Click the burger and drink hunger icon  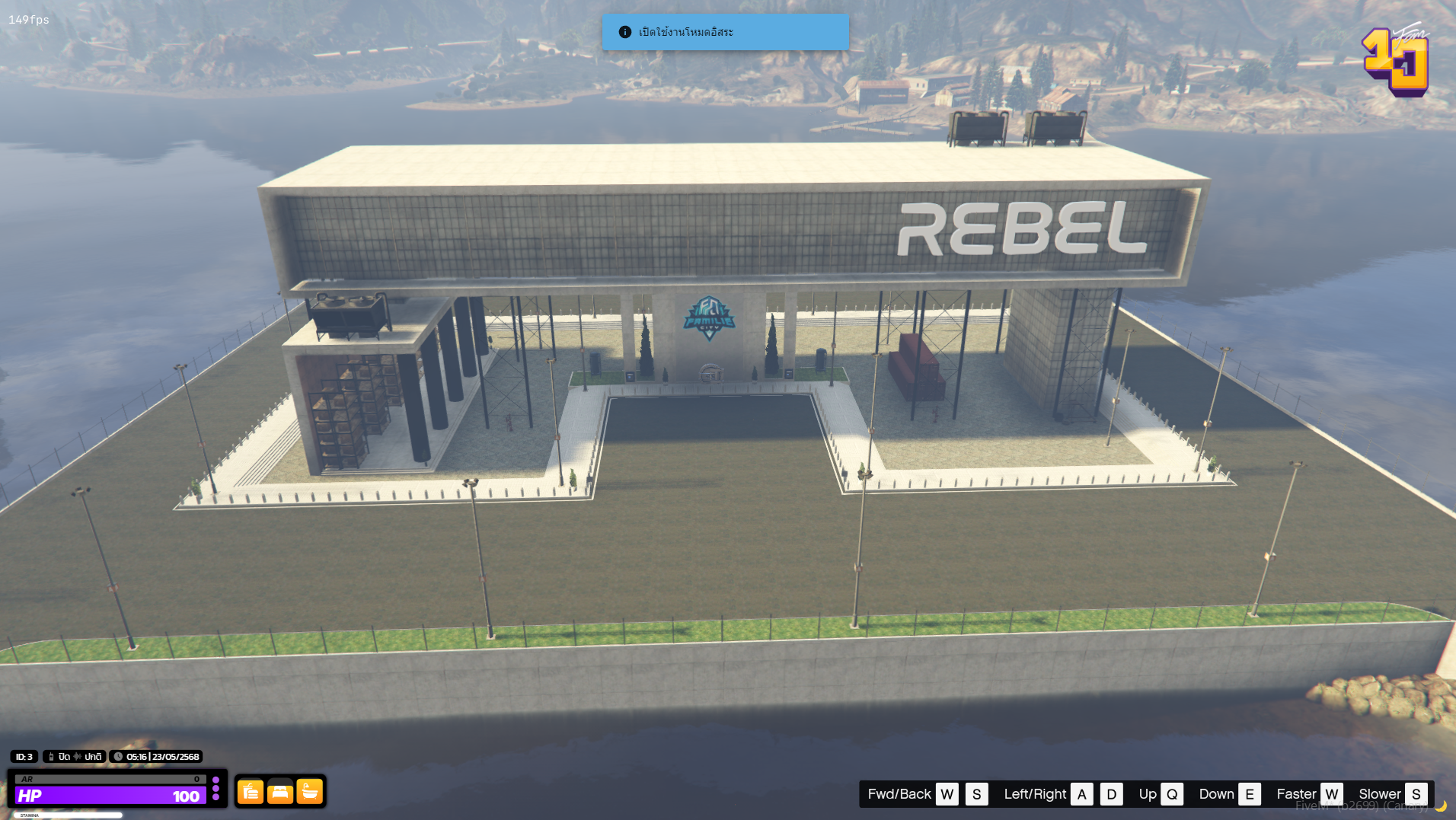[250, 792]
